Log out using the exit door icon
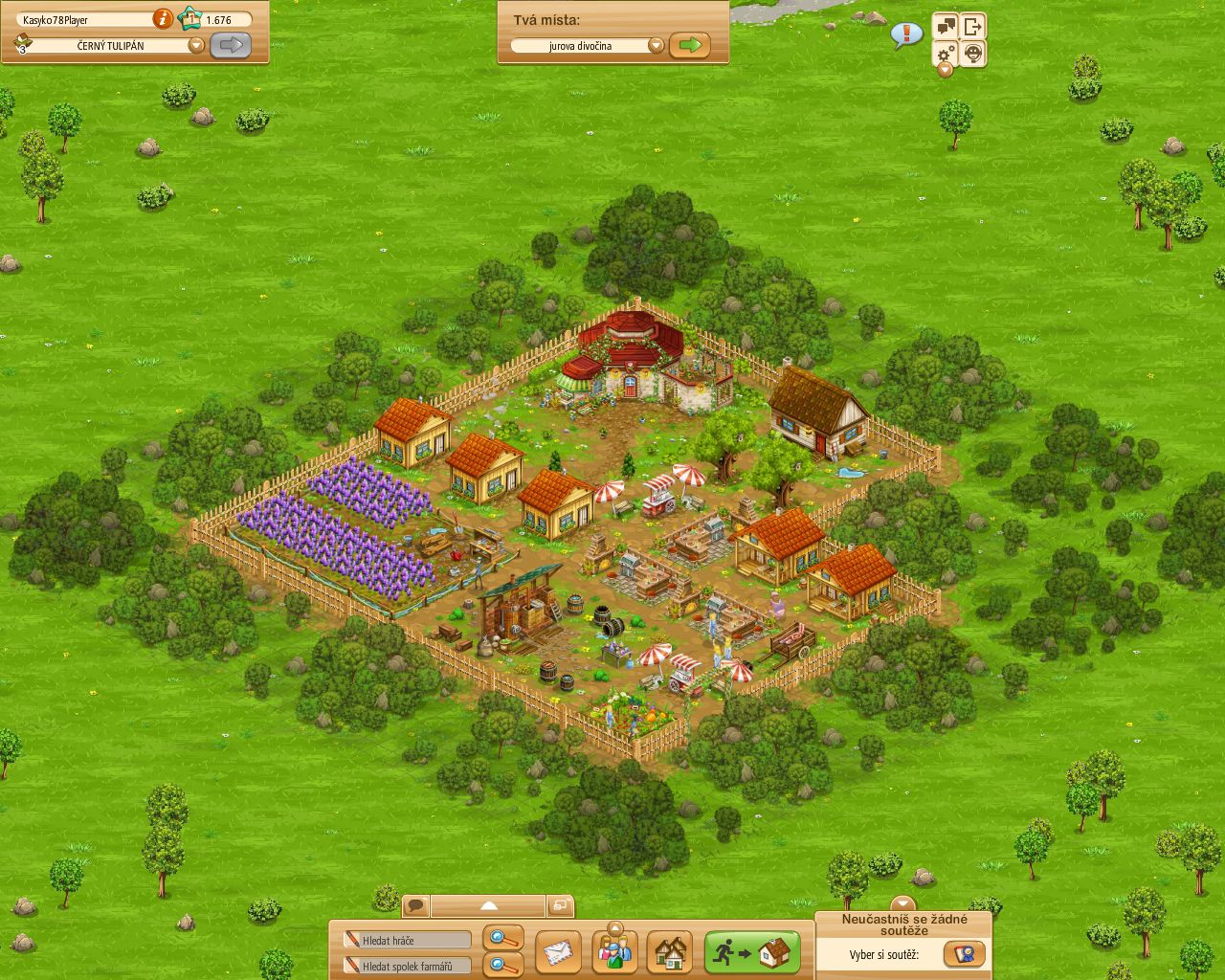This screenshot has width=1225, height=980. (975, 25)
